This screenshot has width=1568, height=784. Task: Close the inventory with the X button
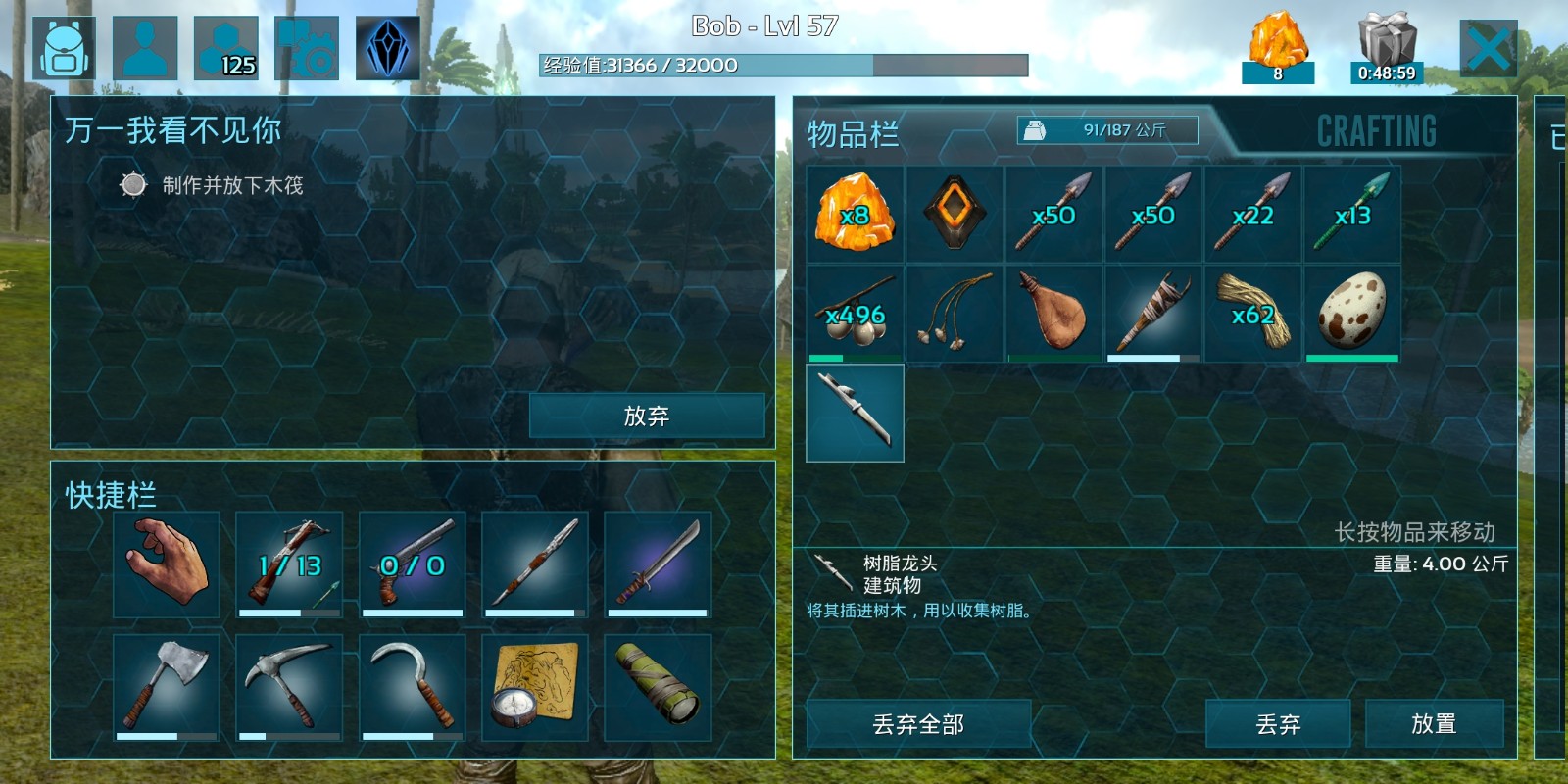[1488, 48]
